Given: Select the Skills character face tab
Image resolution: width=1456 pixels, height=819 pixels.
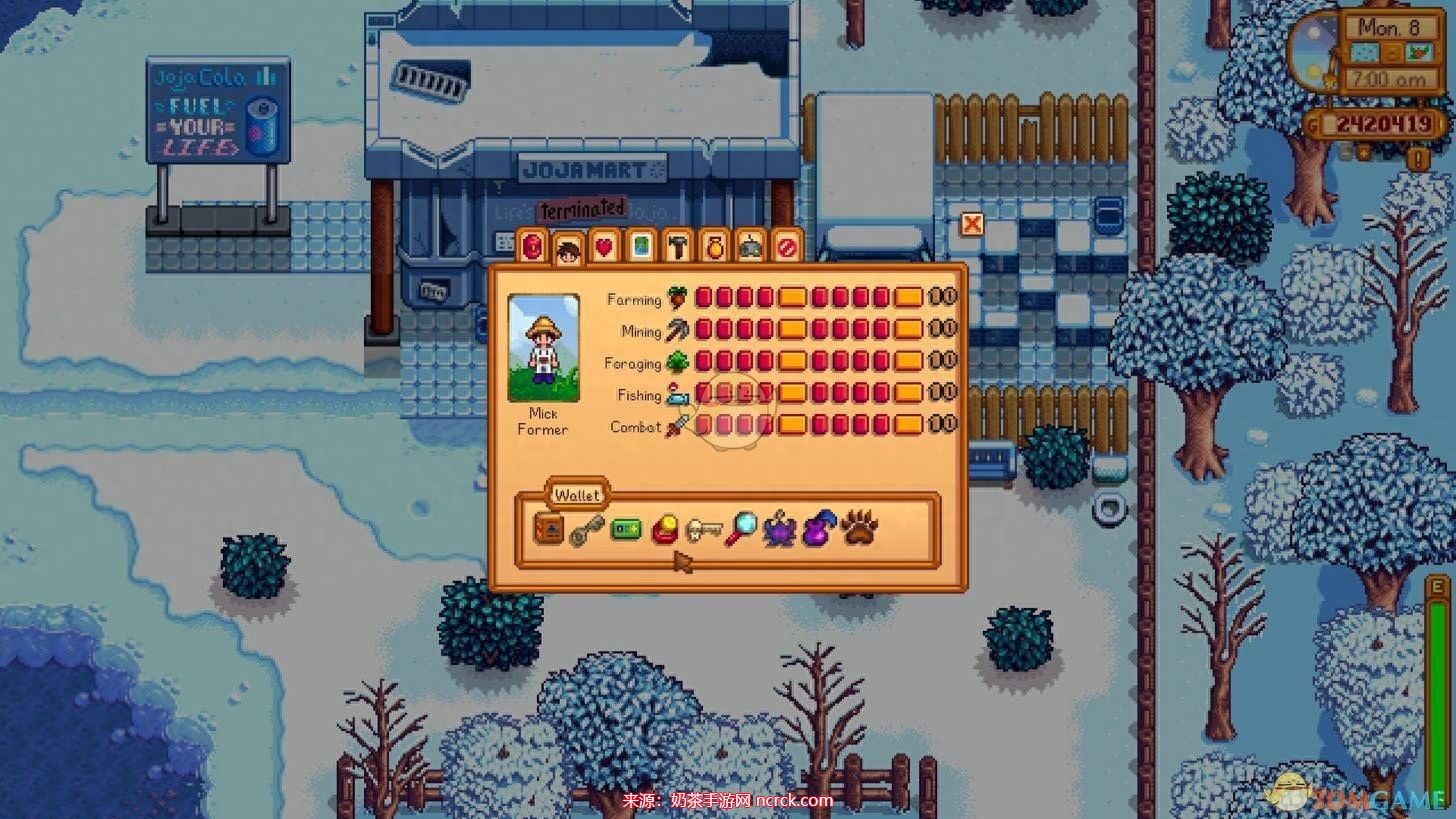Looking at the screenshot, I should click(x=568, y=249).
